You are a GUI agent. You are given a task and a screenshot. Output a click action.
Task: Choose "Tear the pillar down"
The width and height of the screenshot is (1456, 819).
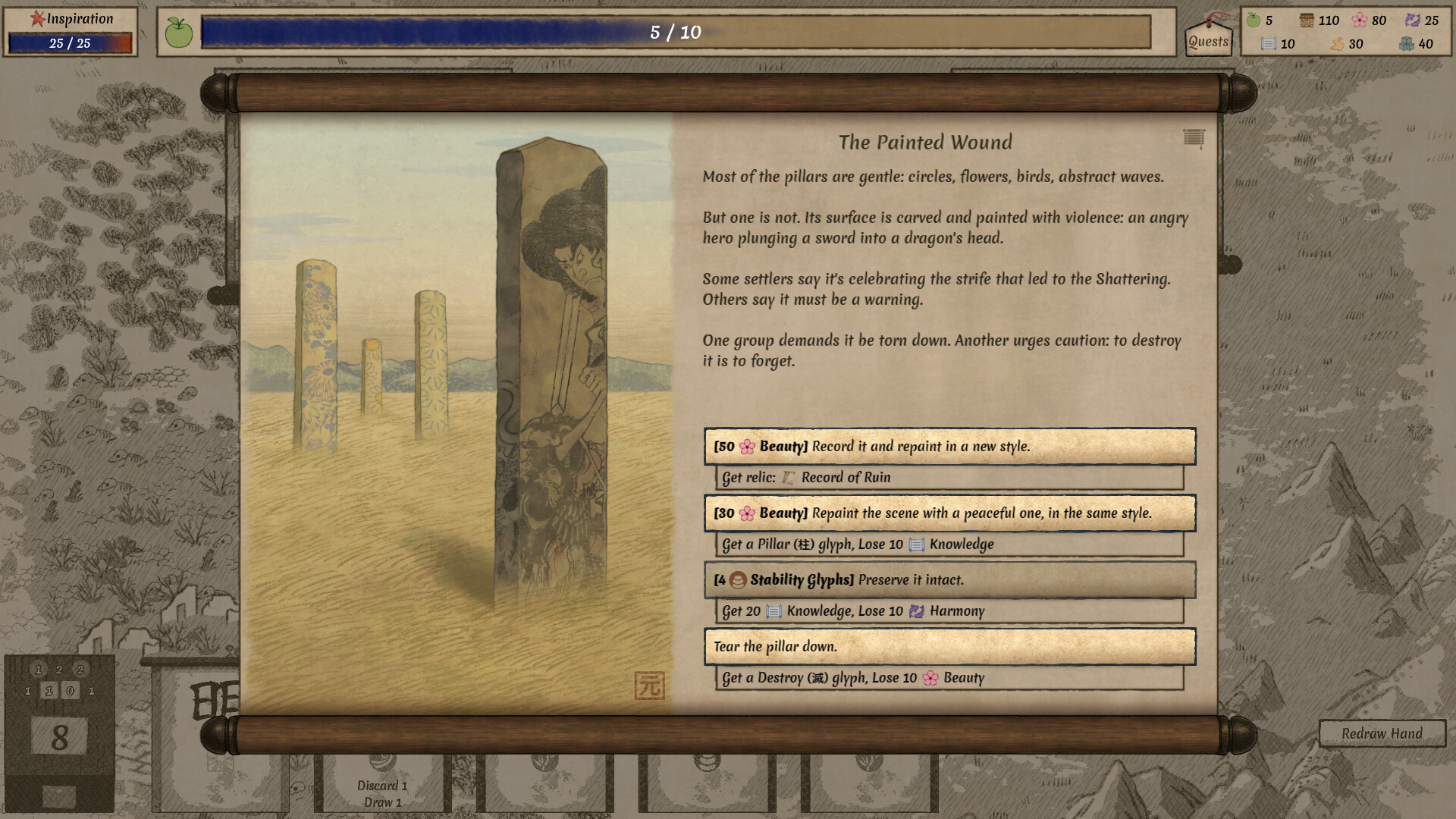[x=949, y=647]
